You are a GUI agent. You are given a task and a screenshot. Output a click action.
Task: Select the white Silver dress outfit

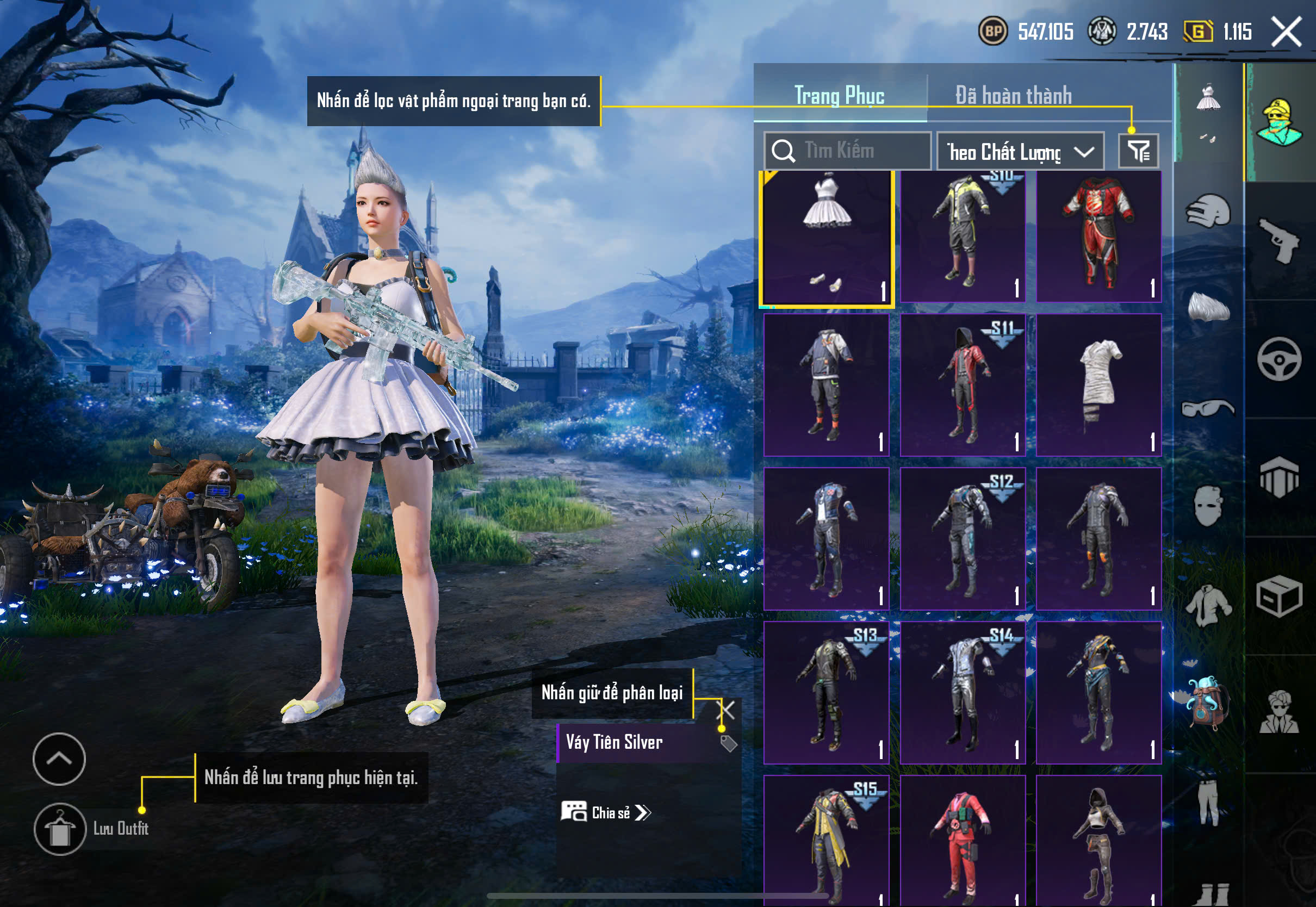tap(826, 238)
